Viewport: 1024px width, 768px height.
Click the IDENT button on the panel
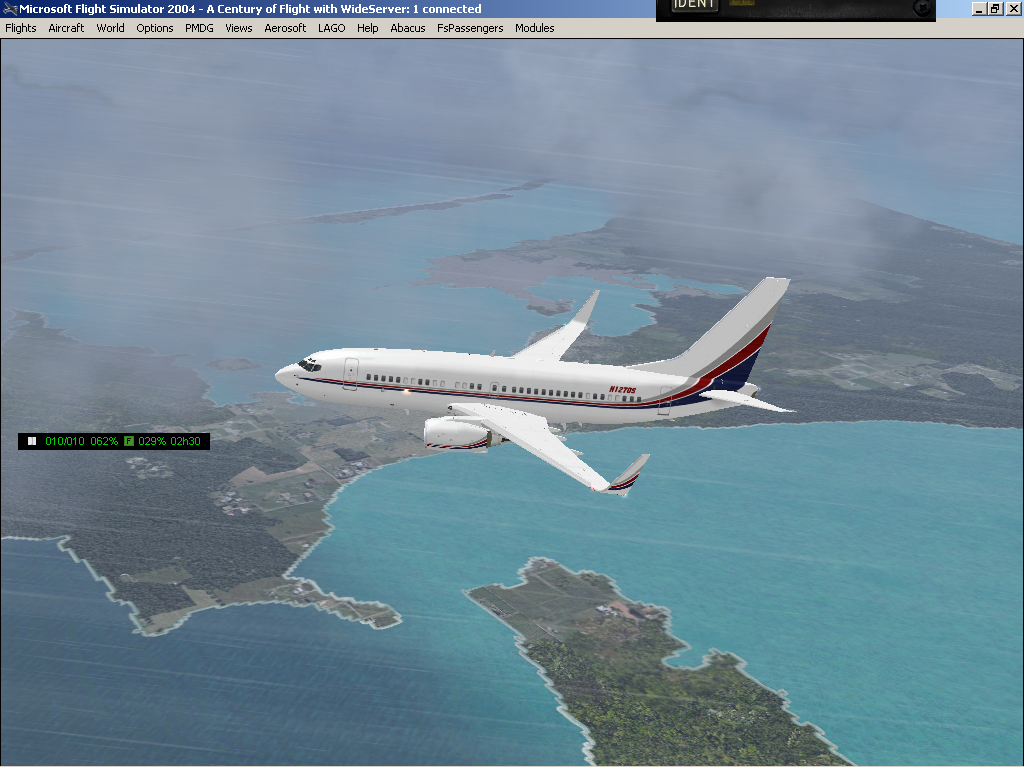[x=694, y=5]
